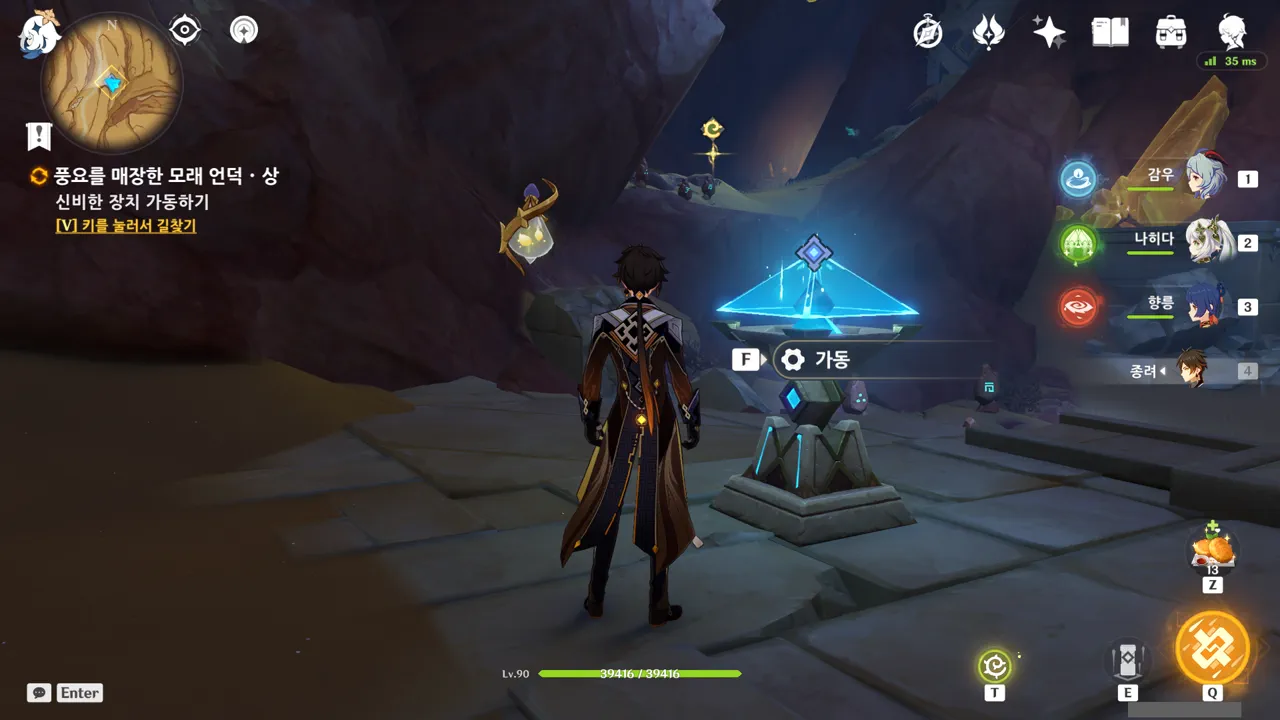Open the character screen icon

click(x=1231, y=32)
